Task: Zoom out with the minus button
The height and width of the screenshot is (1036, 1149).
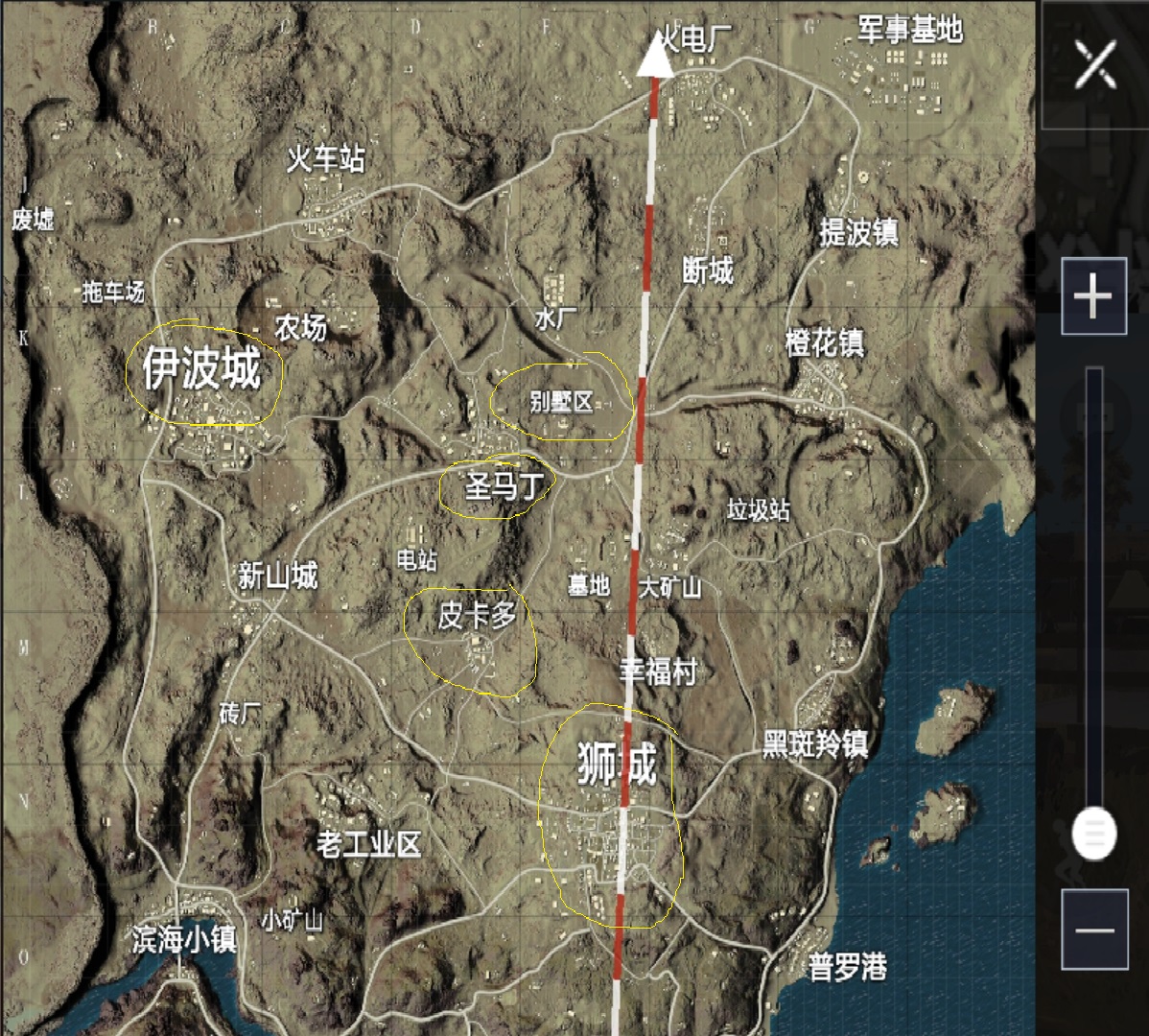Action: point(1093,929)
